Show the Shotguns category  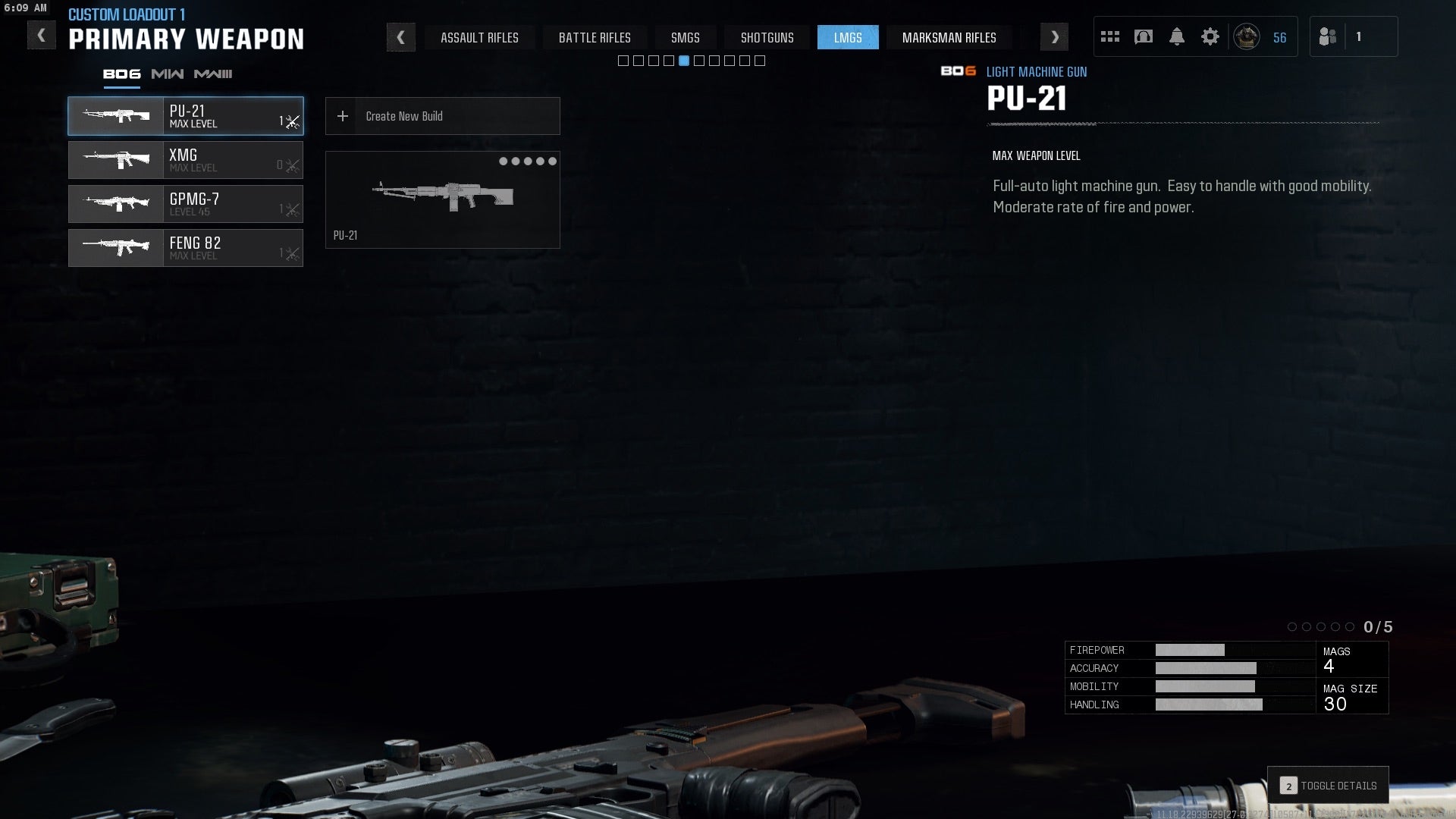[767, 37]
